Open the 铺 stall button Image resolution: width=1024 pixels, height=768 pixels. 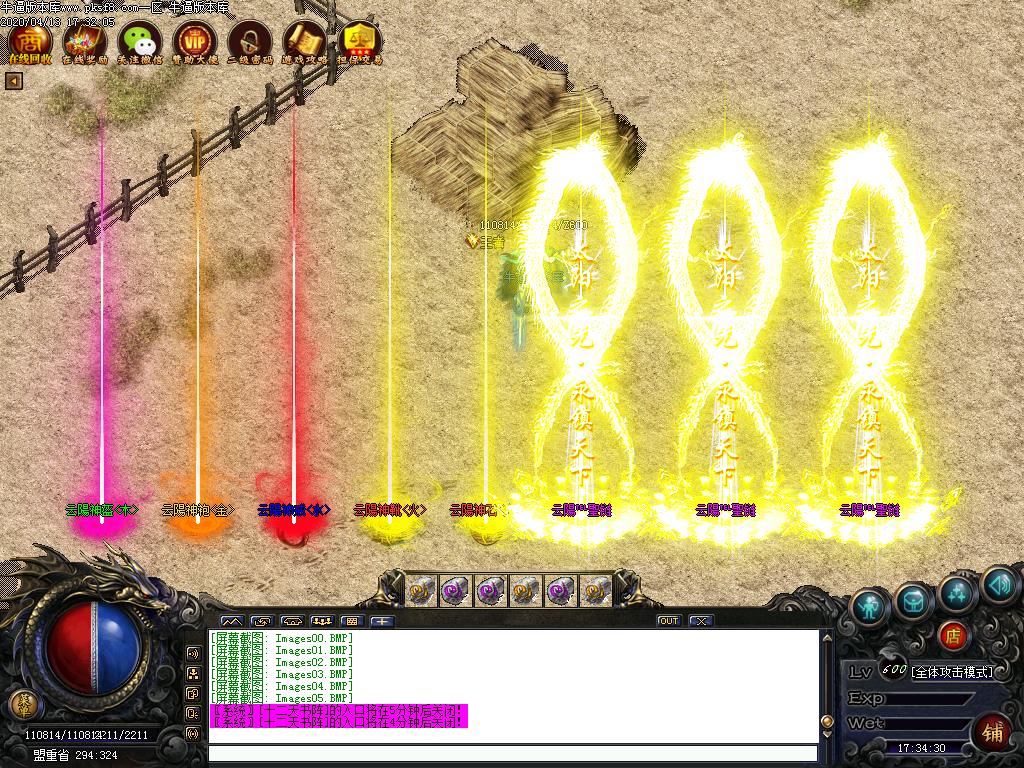(992, 731)
